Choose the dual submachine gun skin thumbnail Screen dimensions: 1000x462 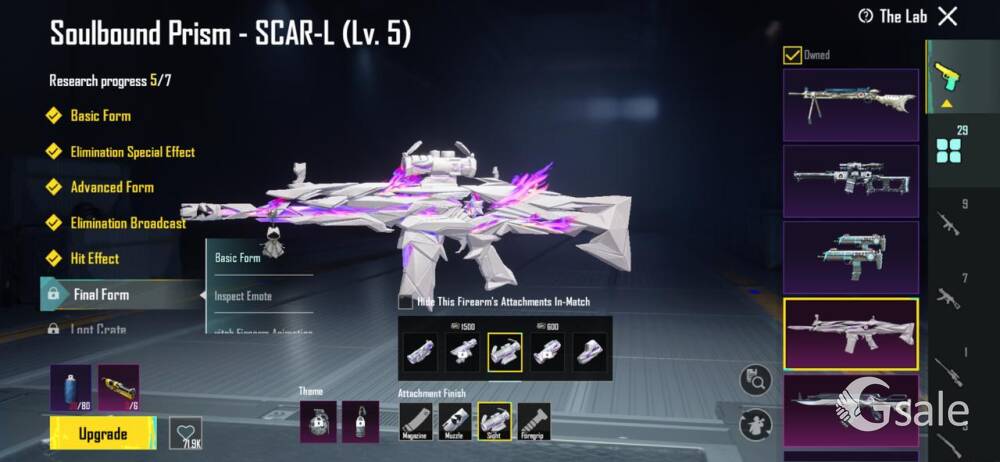click(850, 257)
